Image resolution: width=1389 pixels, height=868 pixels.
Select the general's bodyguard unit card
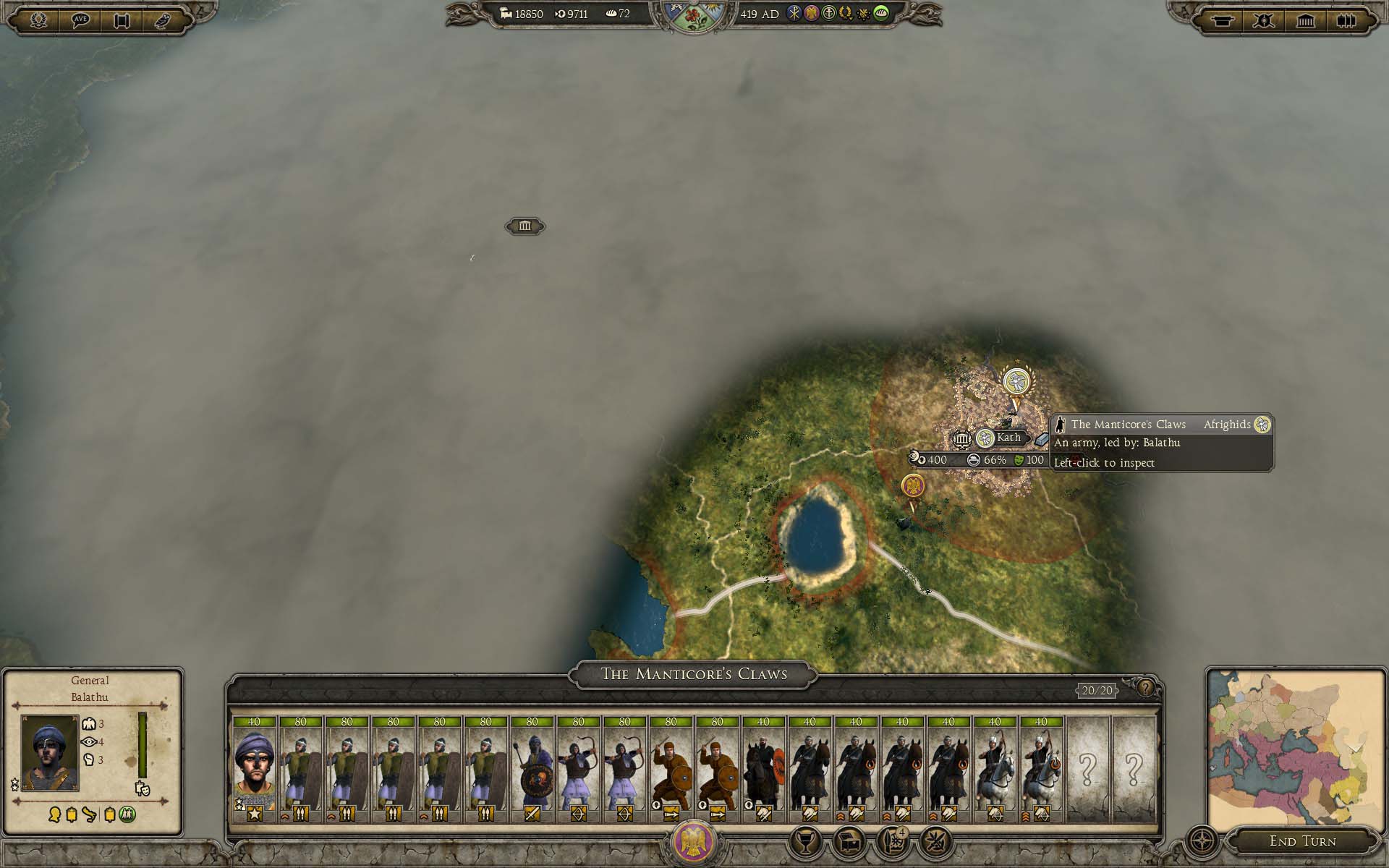coord(254,770)
